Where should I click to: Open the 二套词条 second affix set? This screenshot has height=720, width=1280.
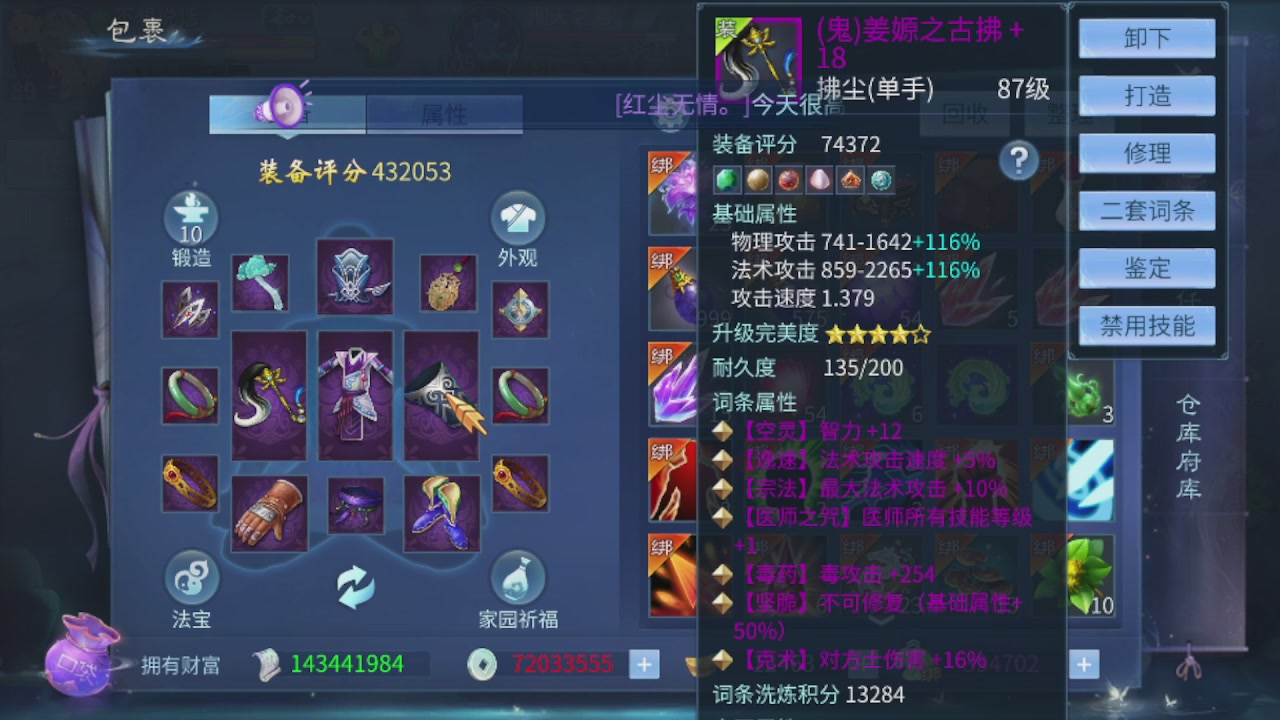pos(1146,210)
